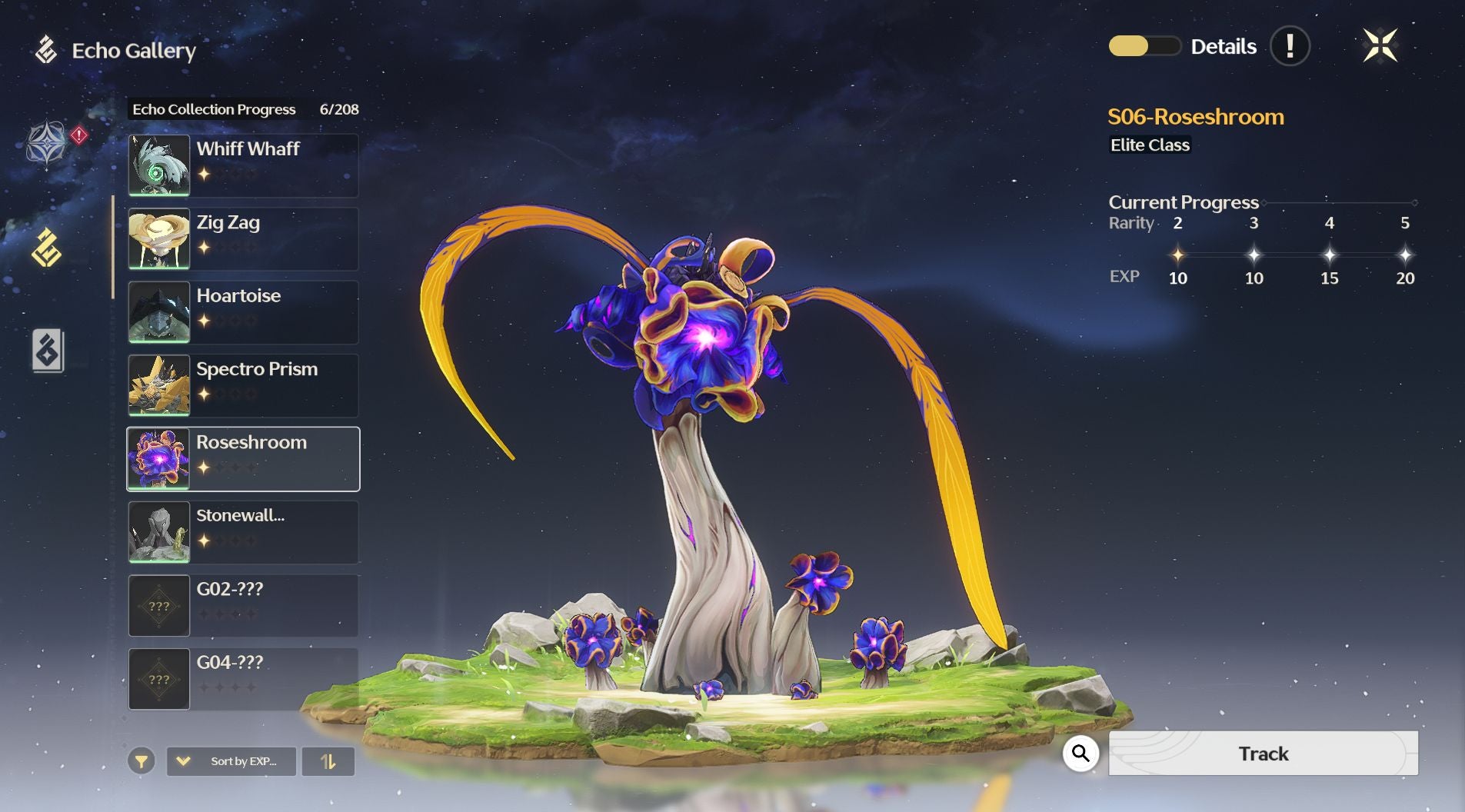
Task: Choose the Zig Zag echo entry
Action: [x=243, y=238]
